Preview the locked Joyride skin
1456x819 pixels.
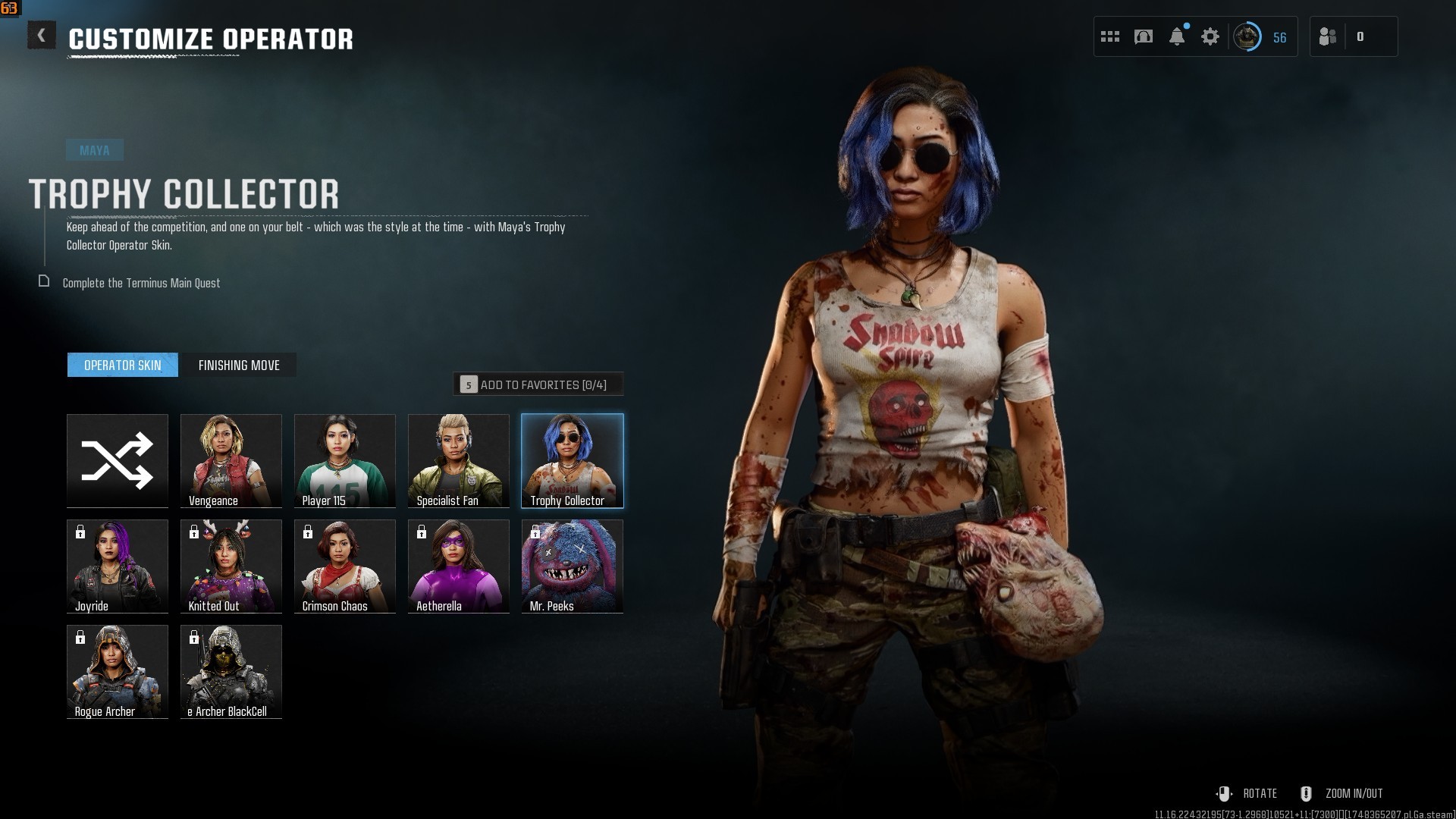click(x=118, y=566)
